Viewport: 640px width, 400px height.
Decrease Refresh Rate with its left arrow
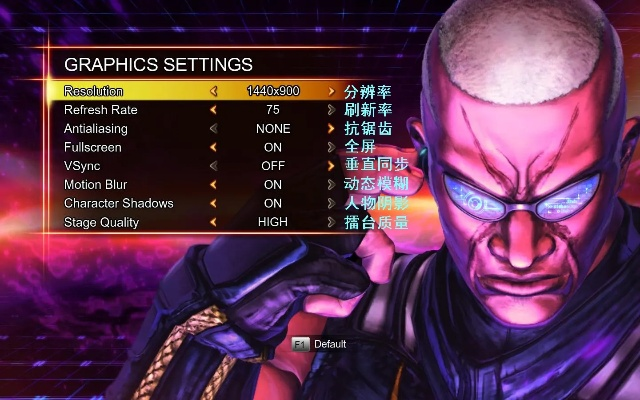click(213, 110)
